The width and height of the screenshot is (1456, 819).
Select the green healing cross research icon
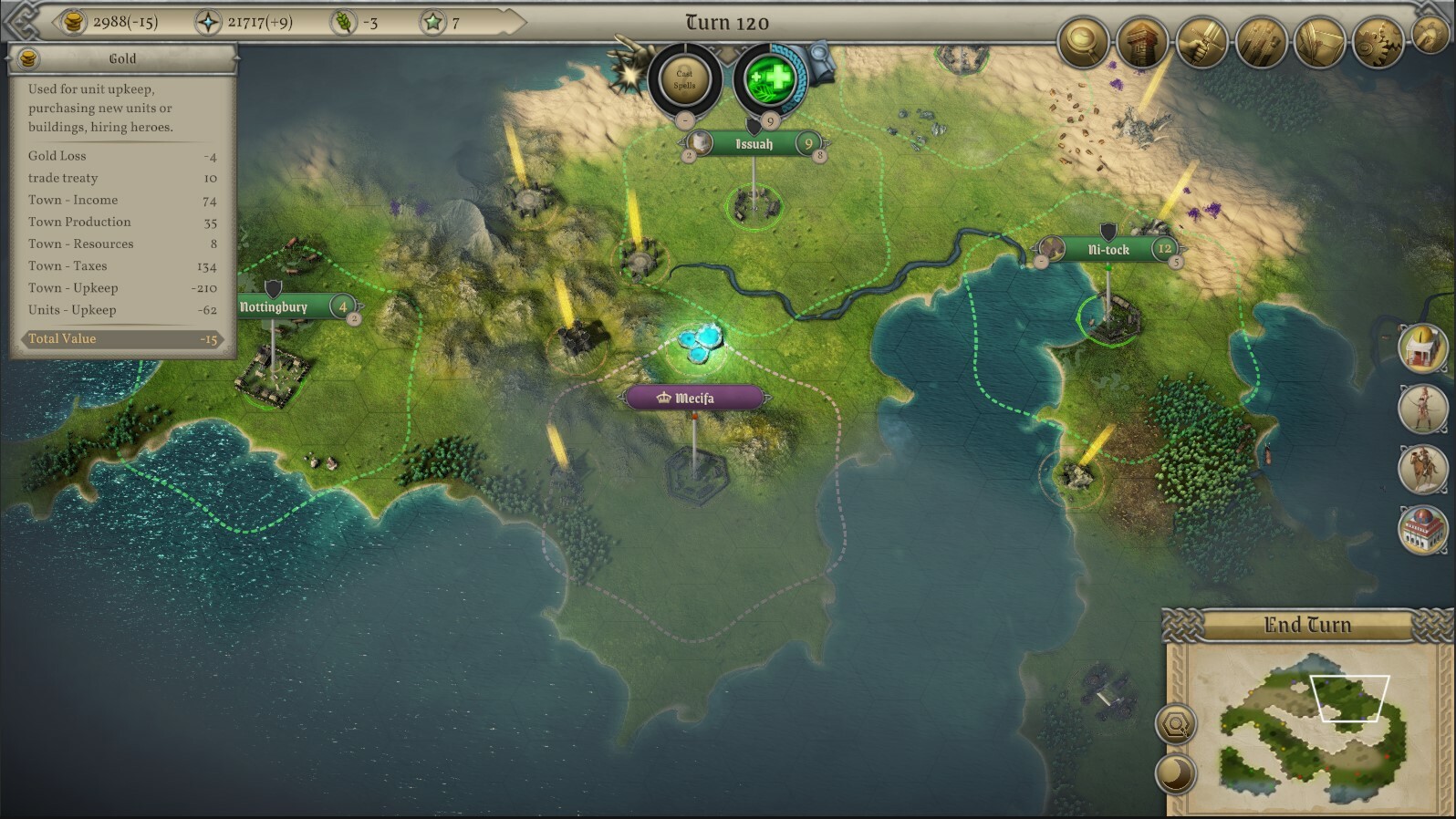769,79
